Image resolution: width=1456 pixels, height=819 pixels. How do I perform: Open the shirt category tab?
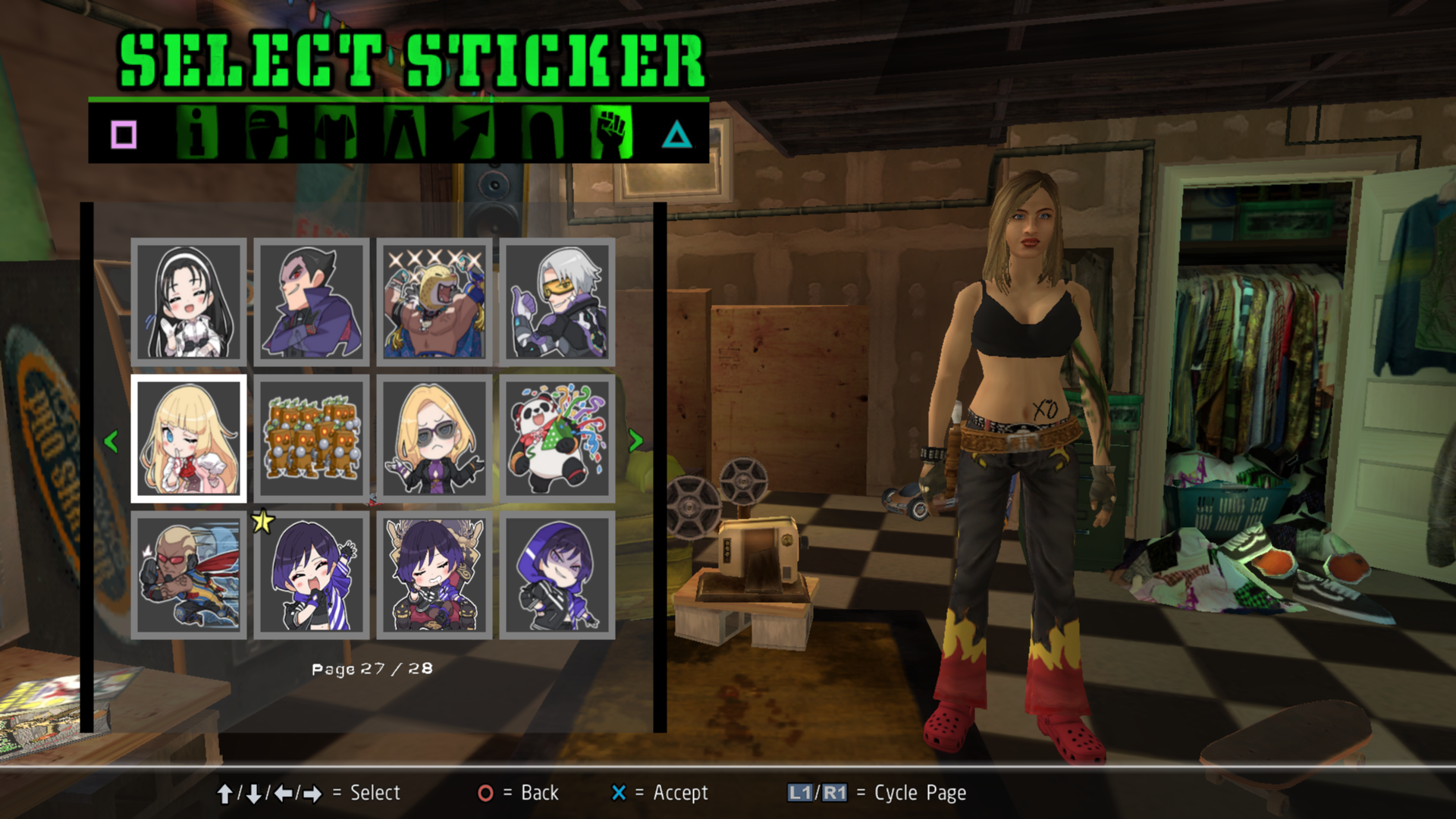click(335, 133)
